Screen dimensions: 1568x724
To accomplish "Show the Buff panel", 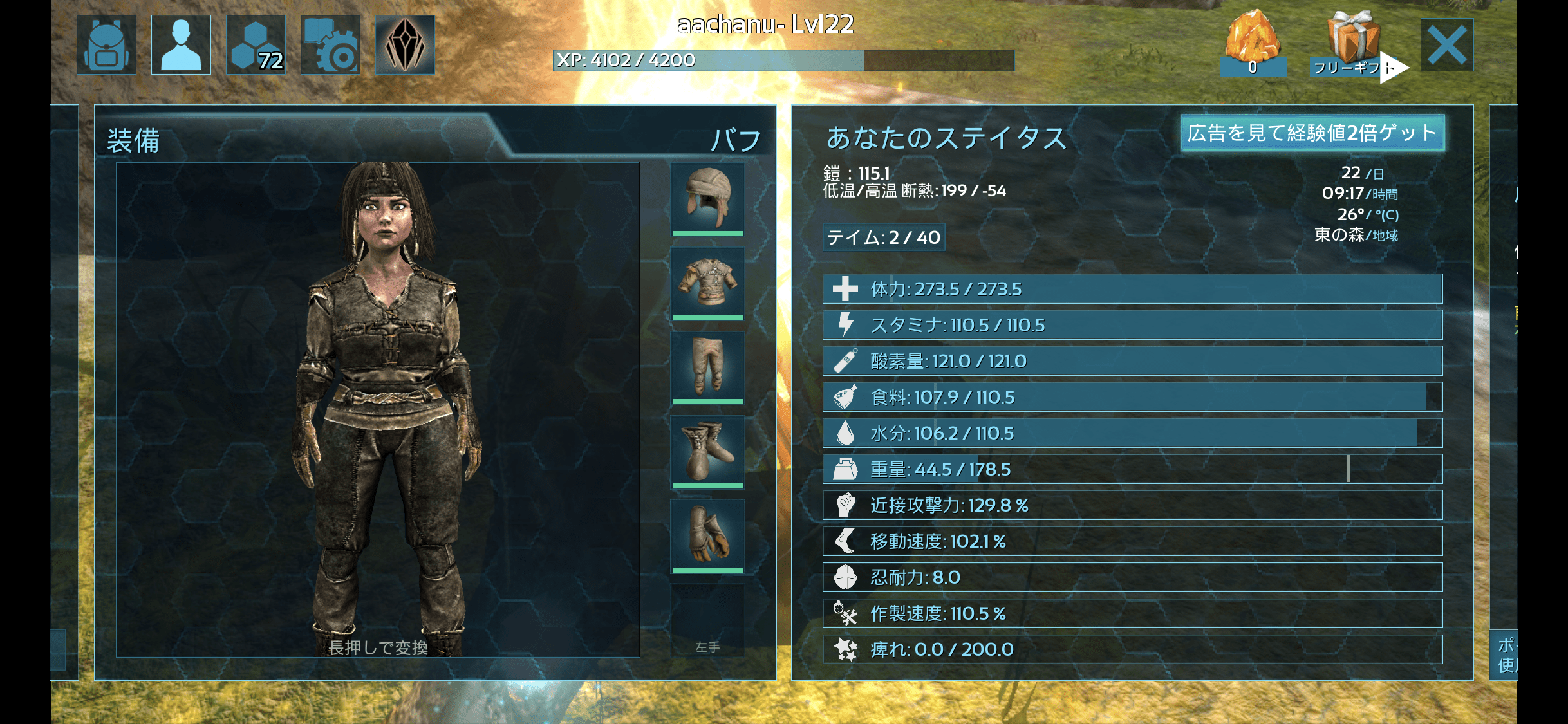I will click(x=736, y=140).
